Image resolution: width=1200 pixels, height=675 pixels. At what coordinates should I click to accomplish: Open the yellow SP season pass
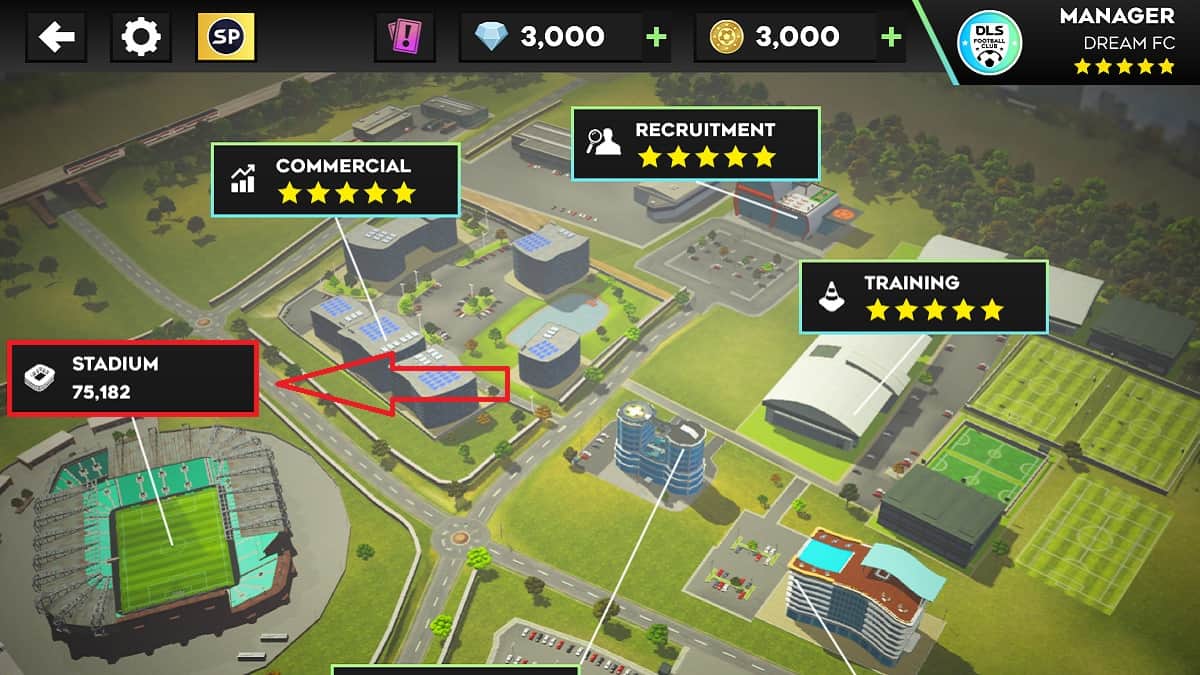click(225, 38)
